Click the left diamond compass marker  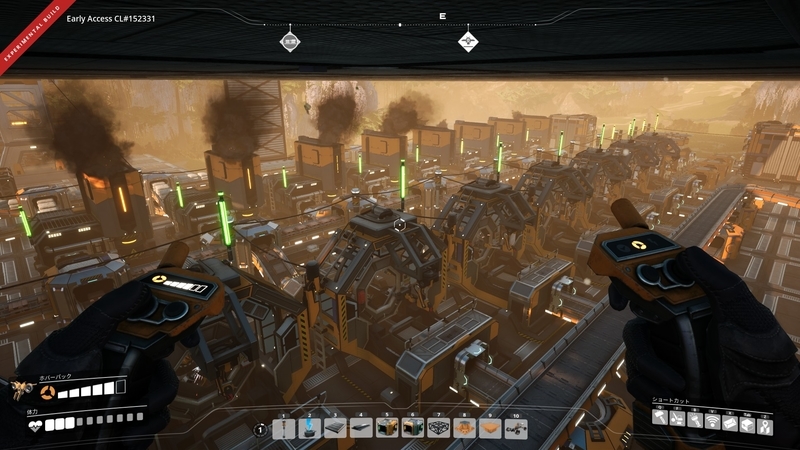pos(289,42)
